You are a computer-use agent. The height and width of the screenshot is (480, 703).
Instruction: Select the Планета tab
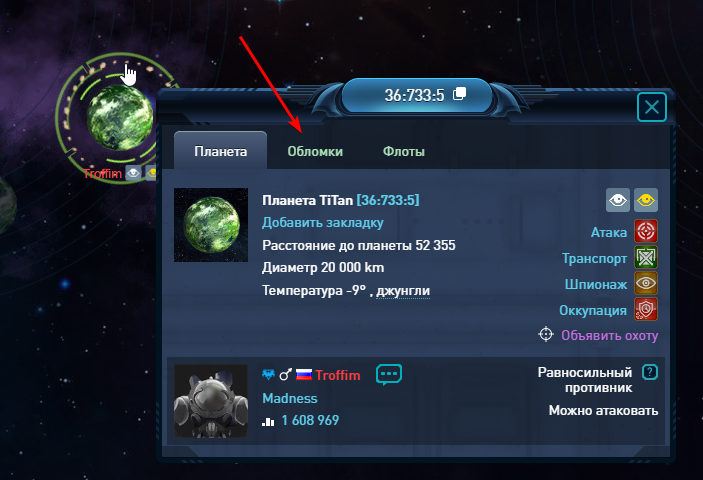click(x=220, y=152)
